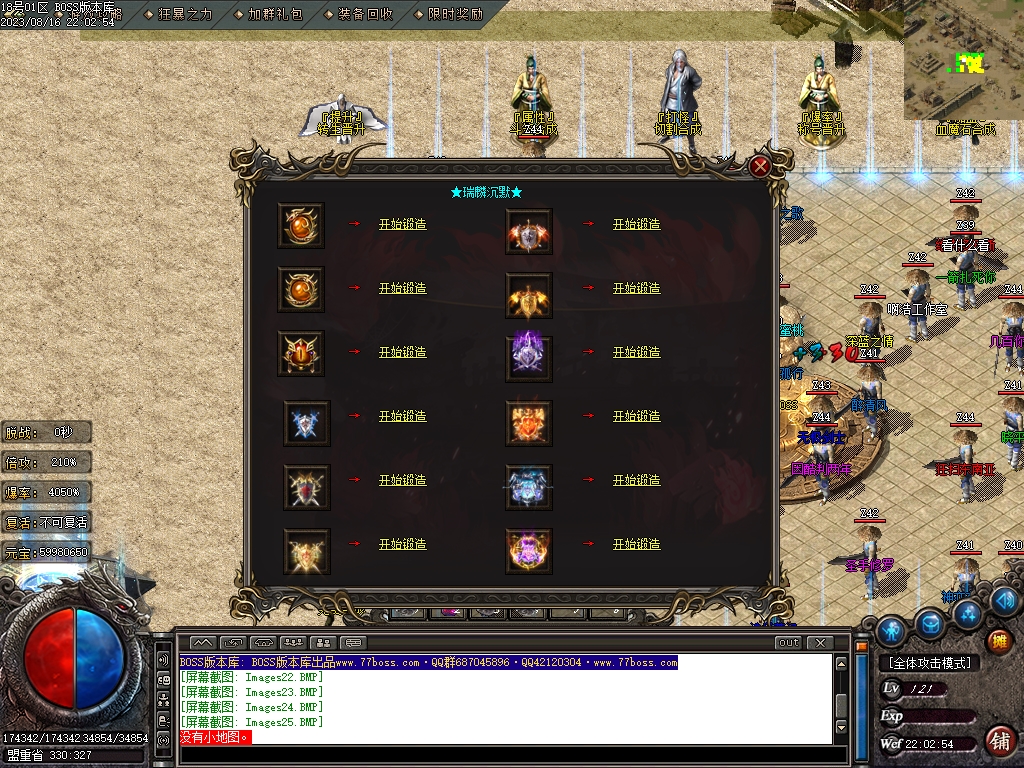Open the 铺 shop button
1024x768 pixels.
click(x=998, y=740)
